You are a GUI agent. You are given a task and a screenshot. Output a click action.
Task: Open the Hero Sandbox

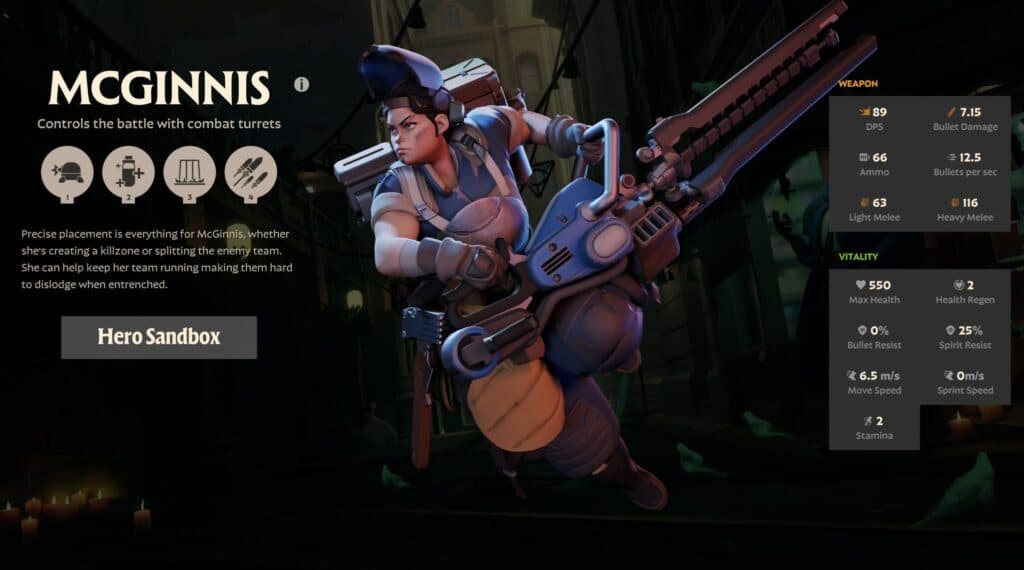click(x=159, y=337)
